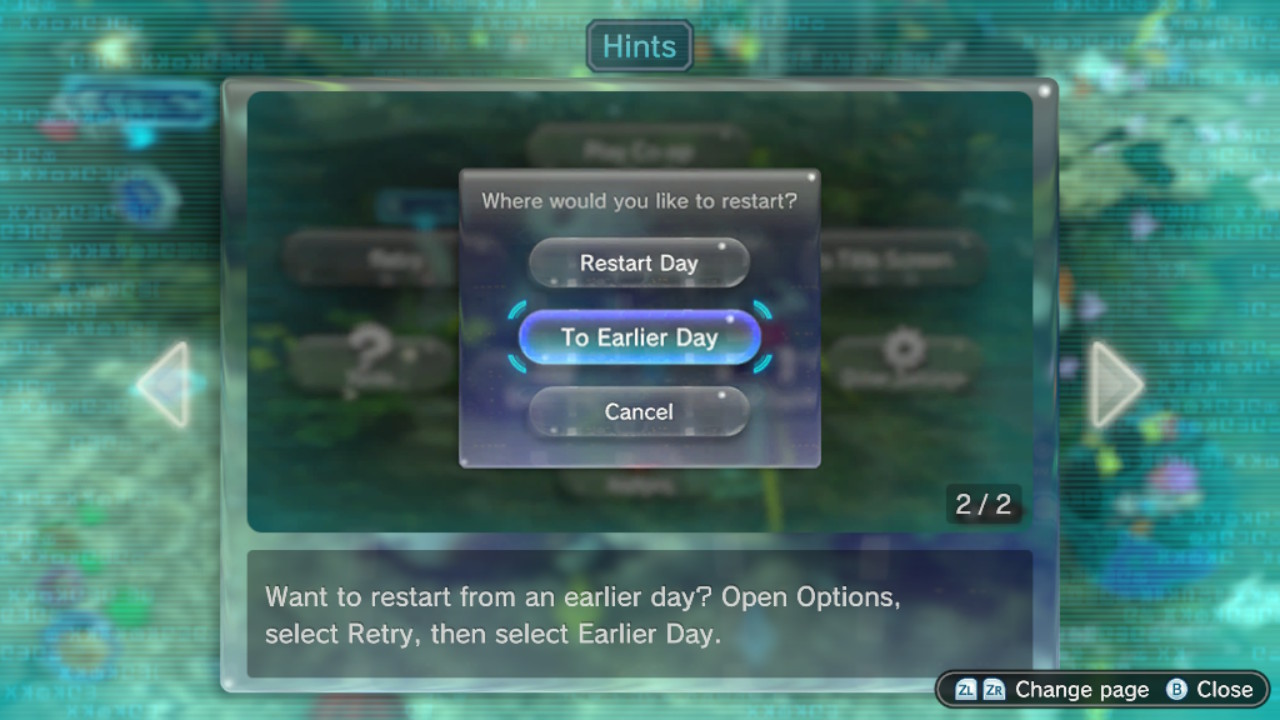Click Cancel in the restart dialog
The image size is (1280, 720).
click(639, 412)
